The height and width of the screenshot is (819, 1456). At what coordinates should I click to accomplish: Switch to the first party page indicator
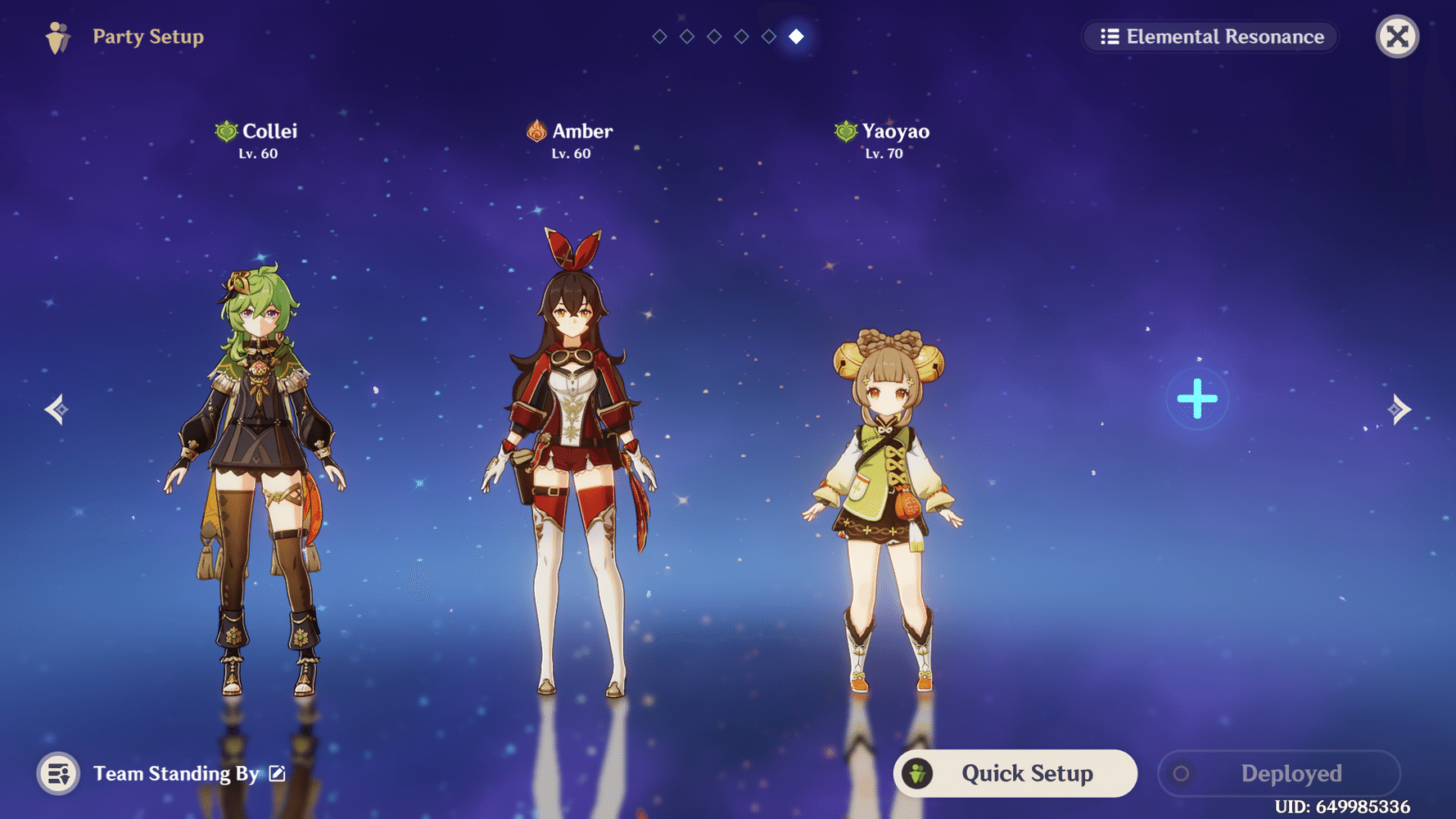tap(659, 37)
